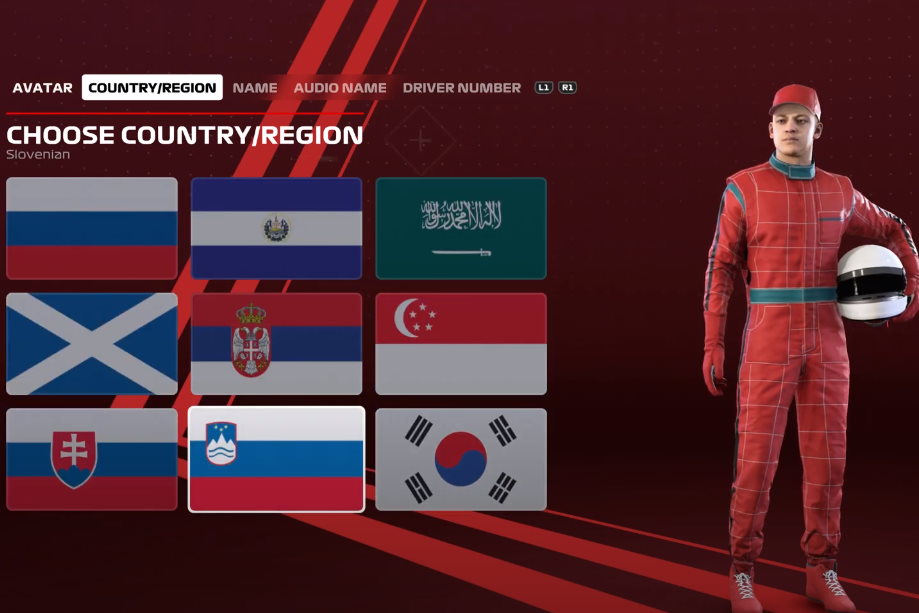The height and width of the screenshot is (613, 919).
Task: Select the Serbian flag tile
Action: 276,344
